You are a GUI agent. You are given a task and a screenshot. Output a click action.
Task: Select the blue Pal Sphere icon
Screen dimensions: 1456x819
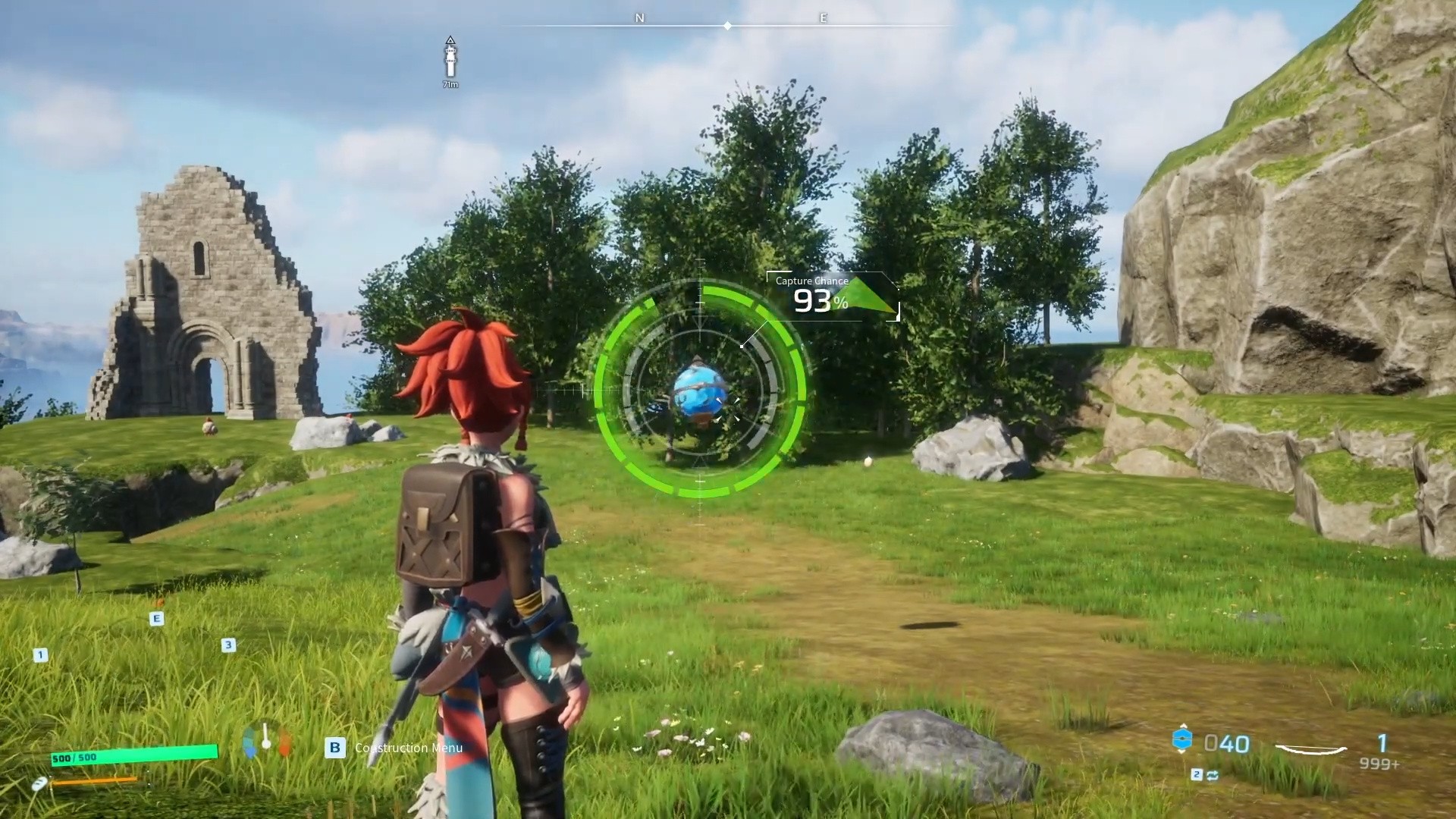coord(1181,740)
